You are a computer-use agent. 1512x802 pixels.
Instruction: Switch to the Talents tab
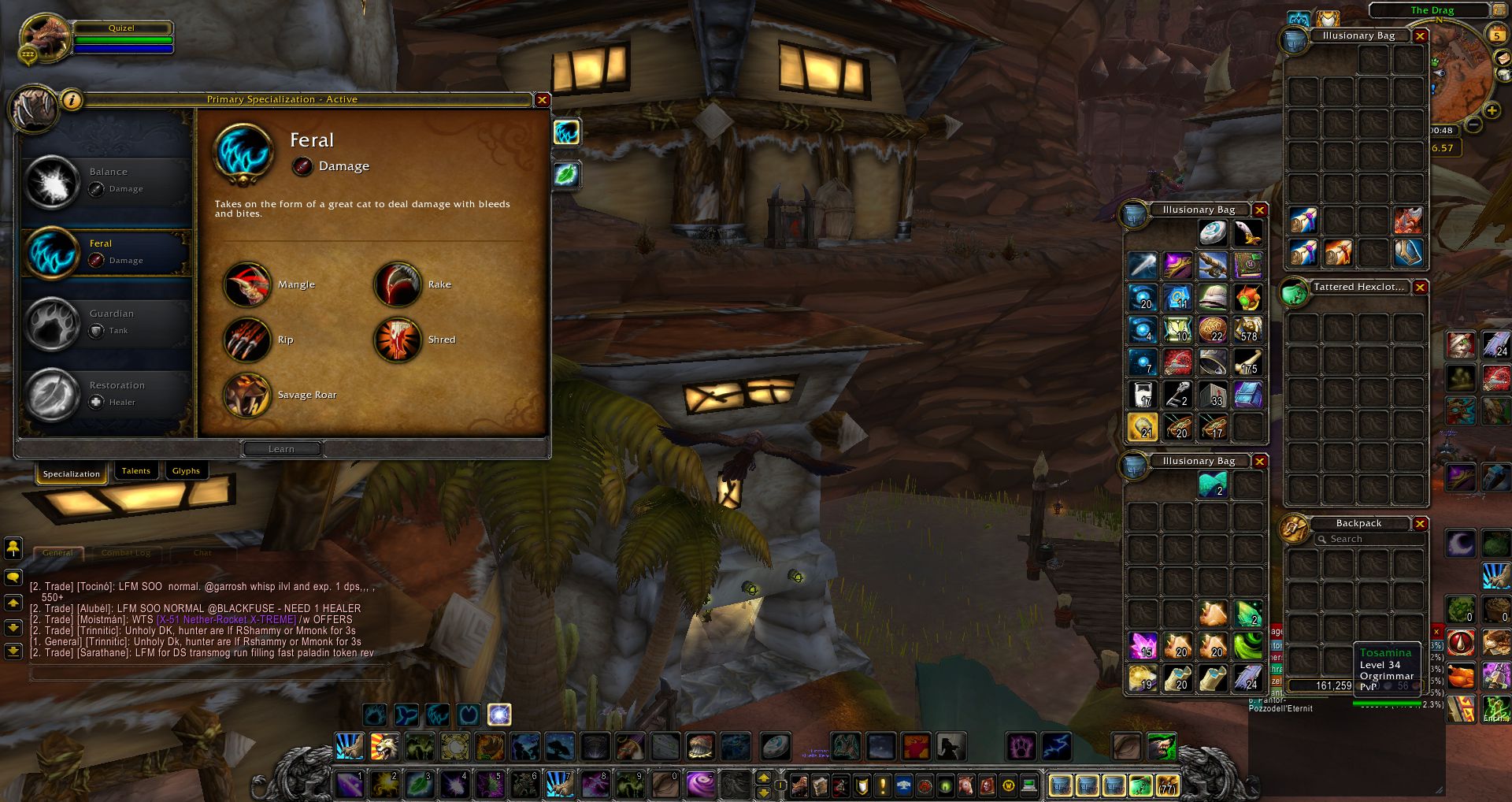tap(135, 471)
